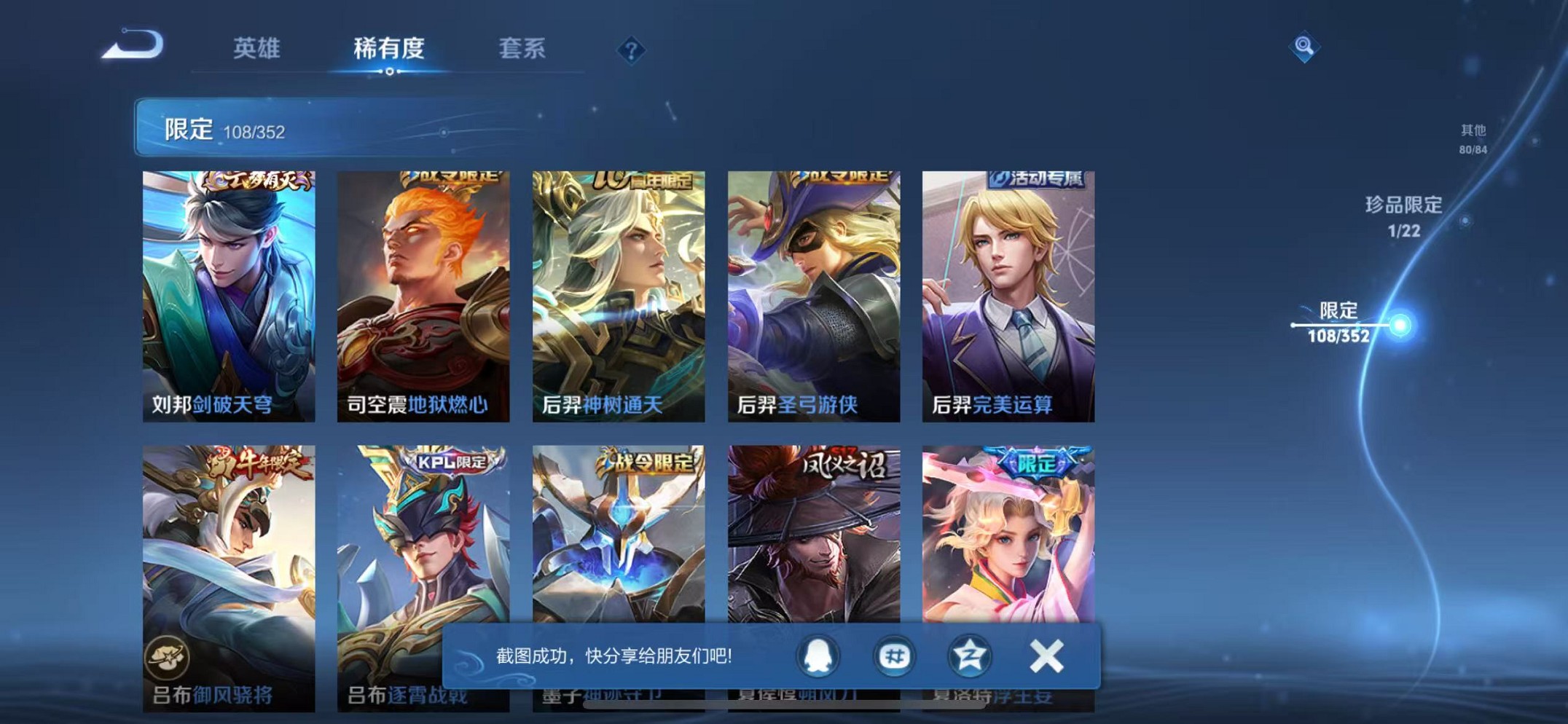1568x724 pixels.
Task: Dismiss the share bar with the X icon
Action: 1047,656
